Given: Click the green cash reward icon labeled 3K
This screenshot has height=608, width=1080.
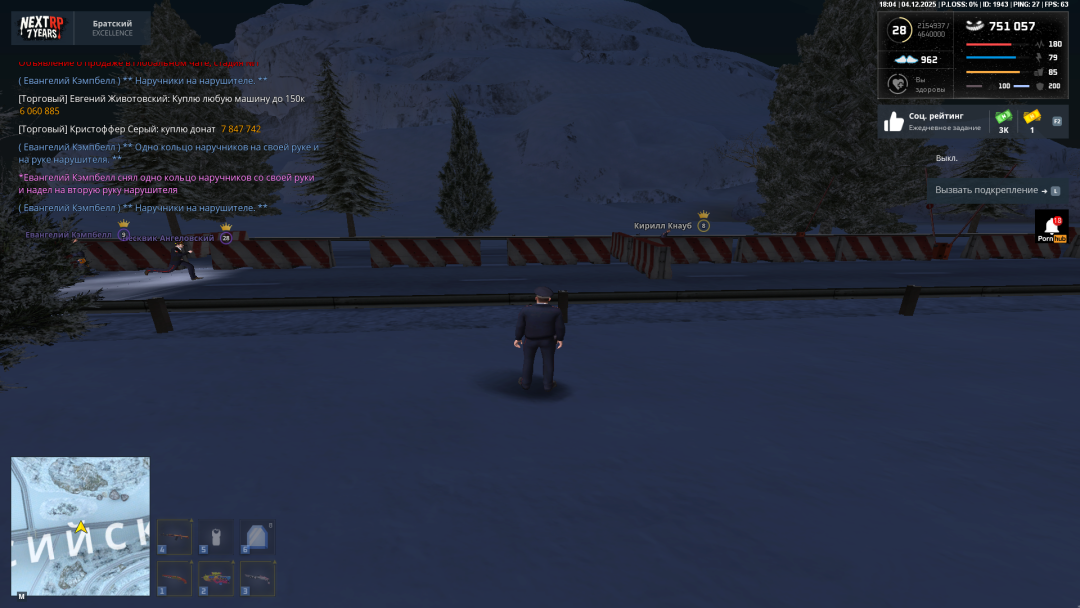Looking at the screenshot, I should 1003,119.
